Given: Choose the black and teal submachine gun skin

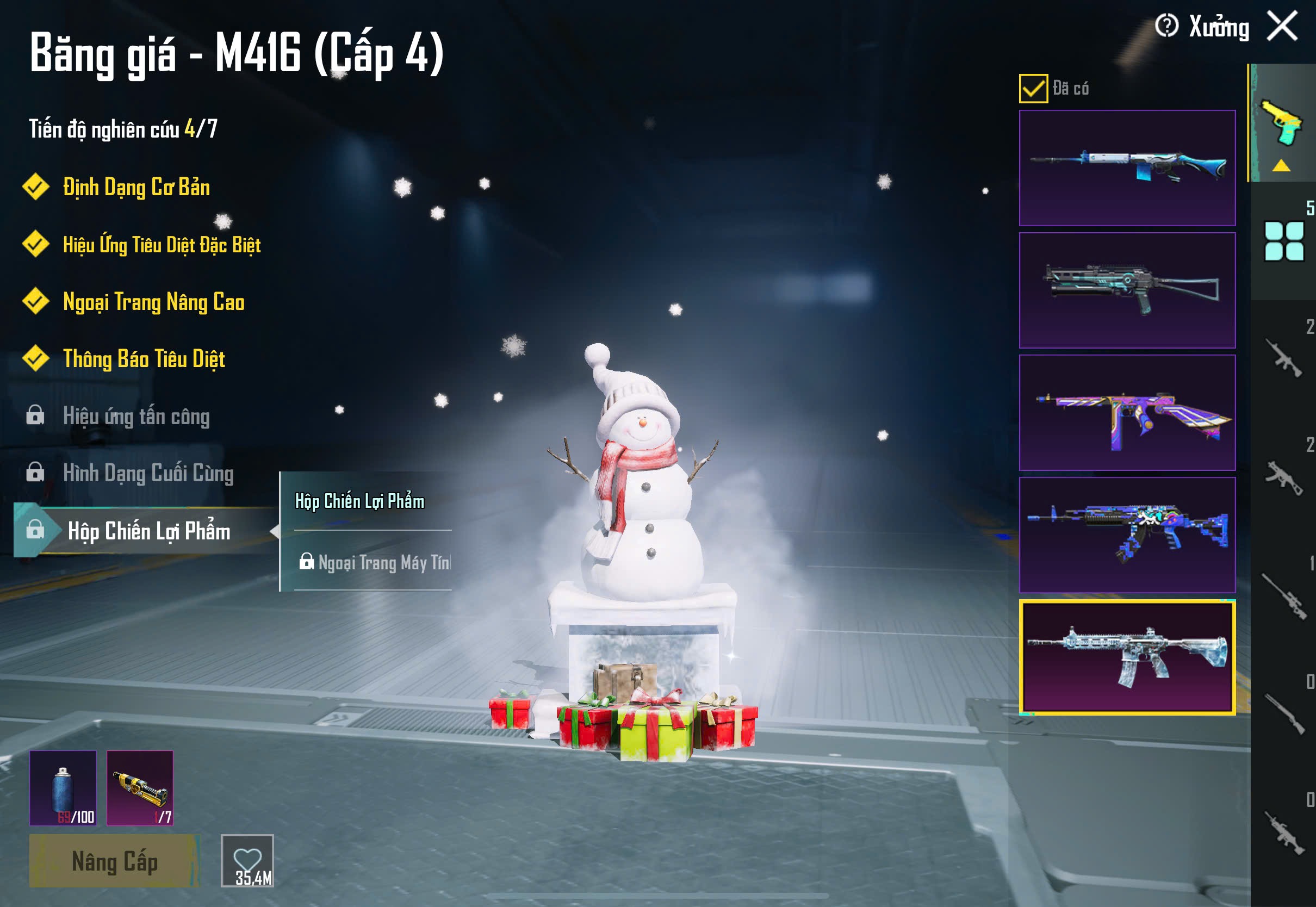Looking at the screenshot, I should pyautogui.click(x=1127, y=290).
